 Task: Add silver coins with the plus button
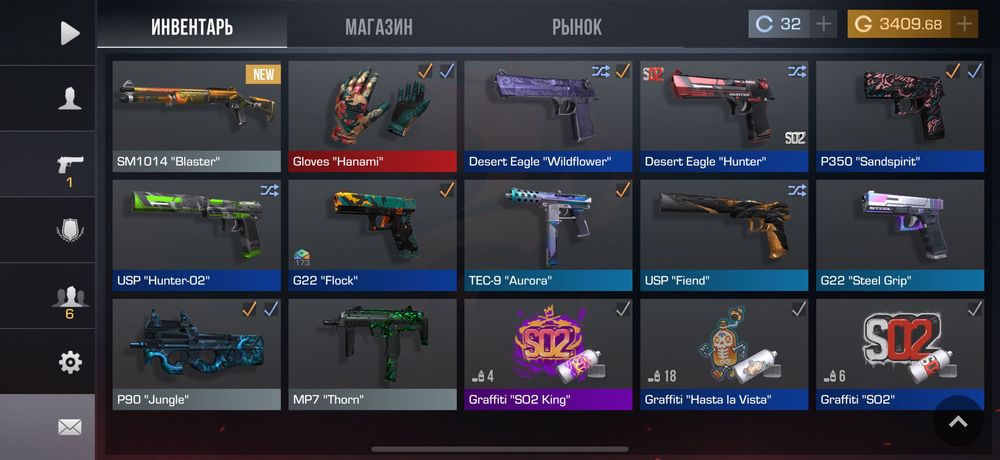tap(823, 24)
